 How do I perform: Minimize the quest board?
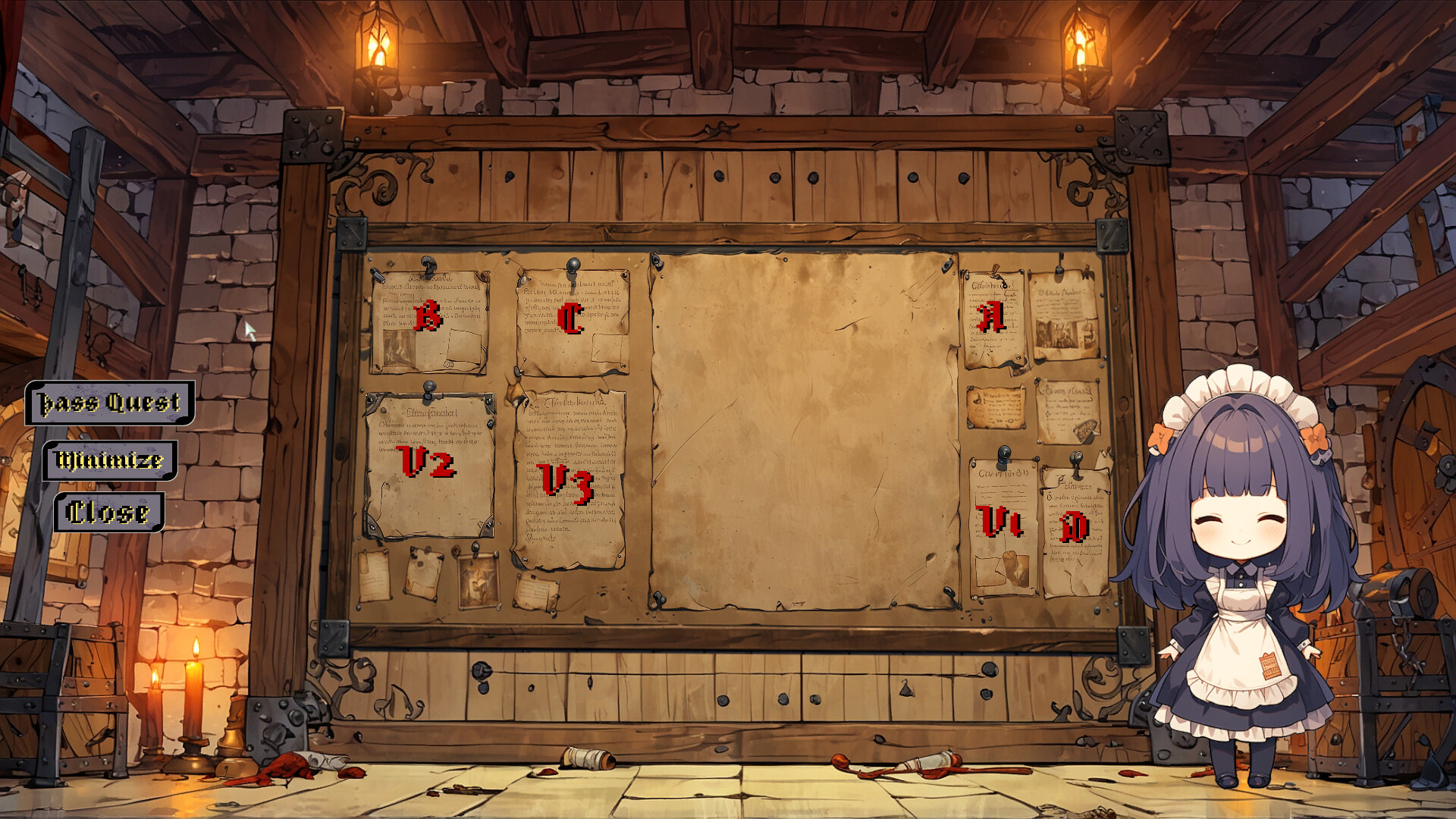point(110,460)
